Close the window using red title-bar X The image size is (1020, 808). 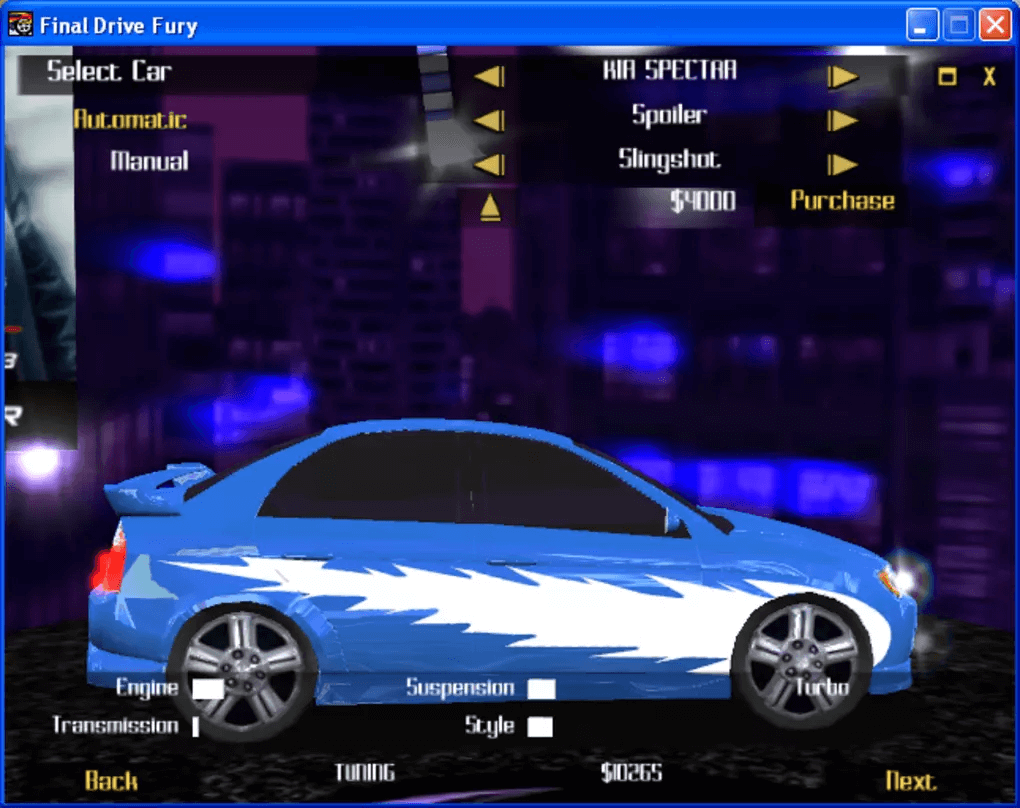994,24
